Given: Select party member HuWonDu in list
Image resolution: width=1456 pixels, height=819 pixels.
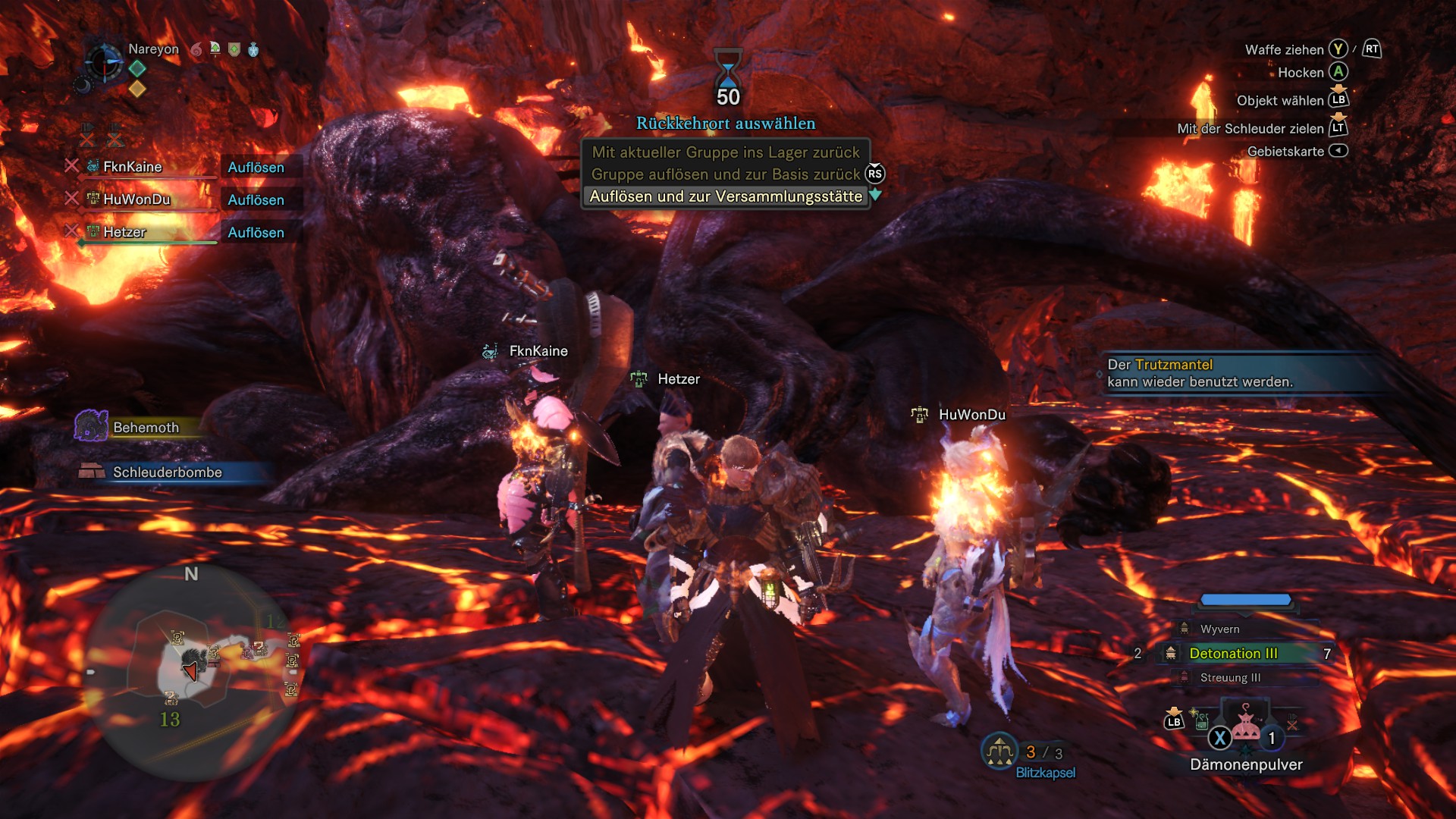Looking at the screenshot, I should tap(136, 199).
